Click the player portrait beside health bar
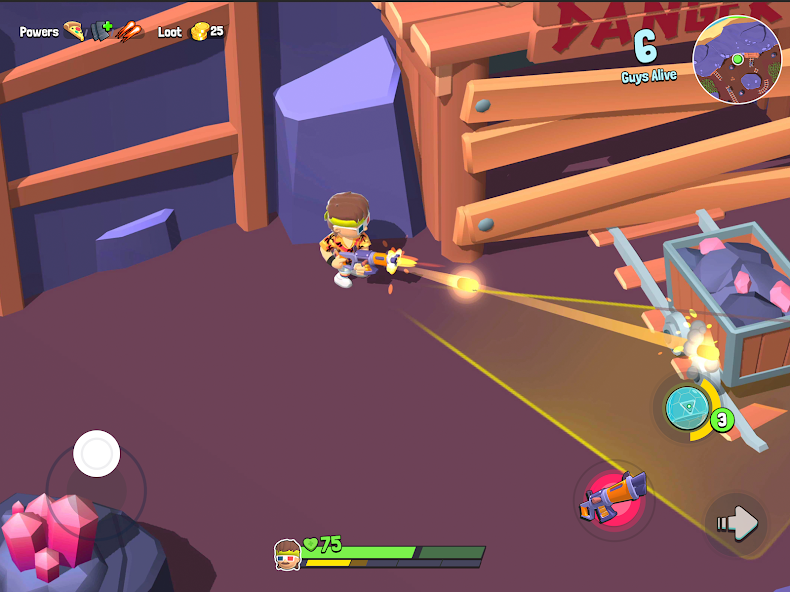790x592 pixels. (x=288, y=554)
